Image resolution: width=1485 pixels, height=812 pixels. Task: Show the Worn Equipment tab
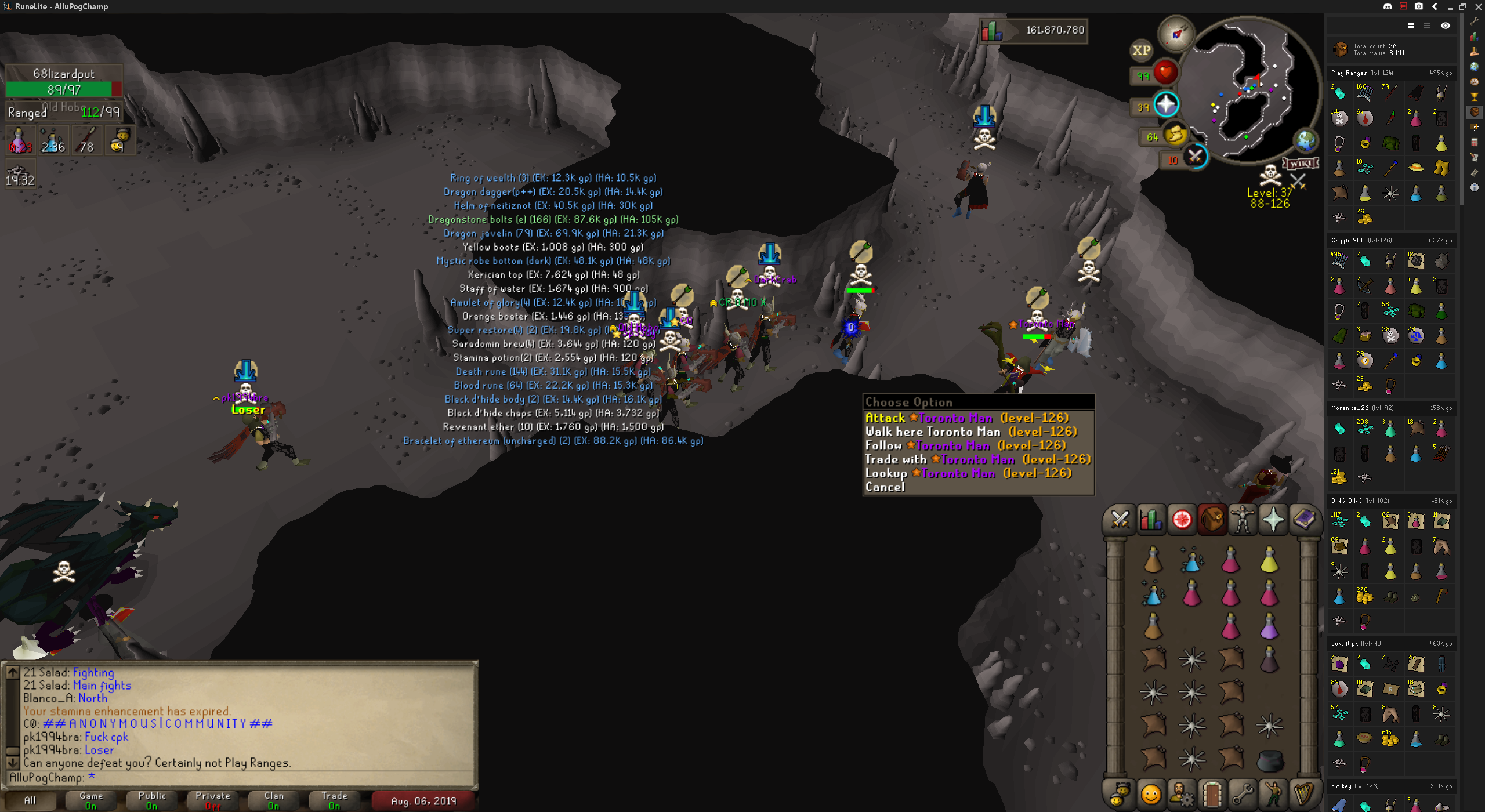coord(1243,519)
